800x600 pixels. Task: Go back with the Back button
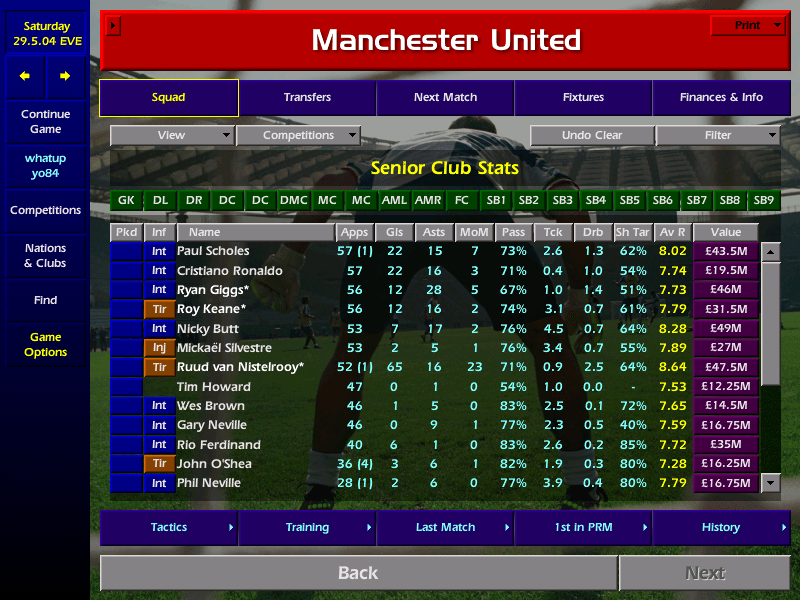point(358,573)
